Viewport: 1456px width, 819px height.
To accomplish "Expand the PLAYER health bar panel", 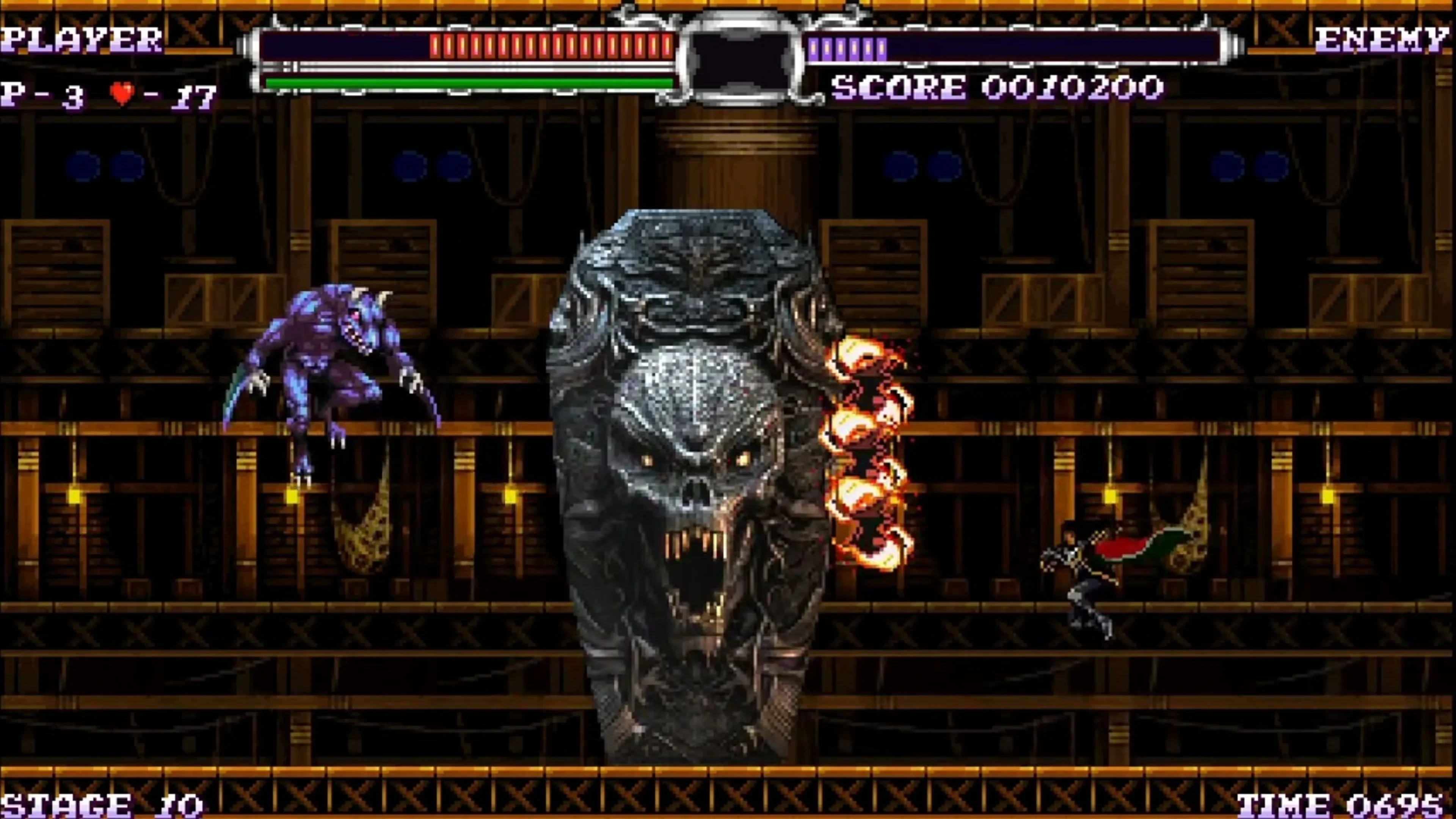I will point(469,54).
